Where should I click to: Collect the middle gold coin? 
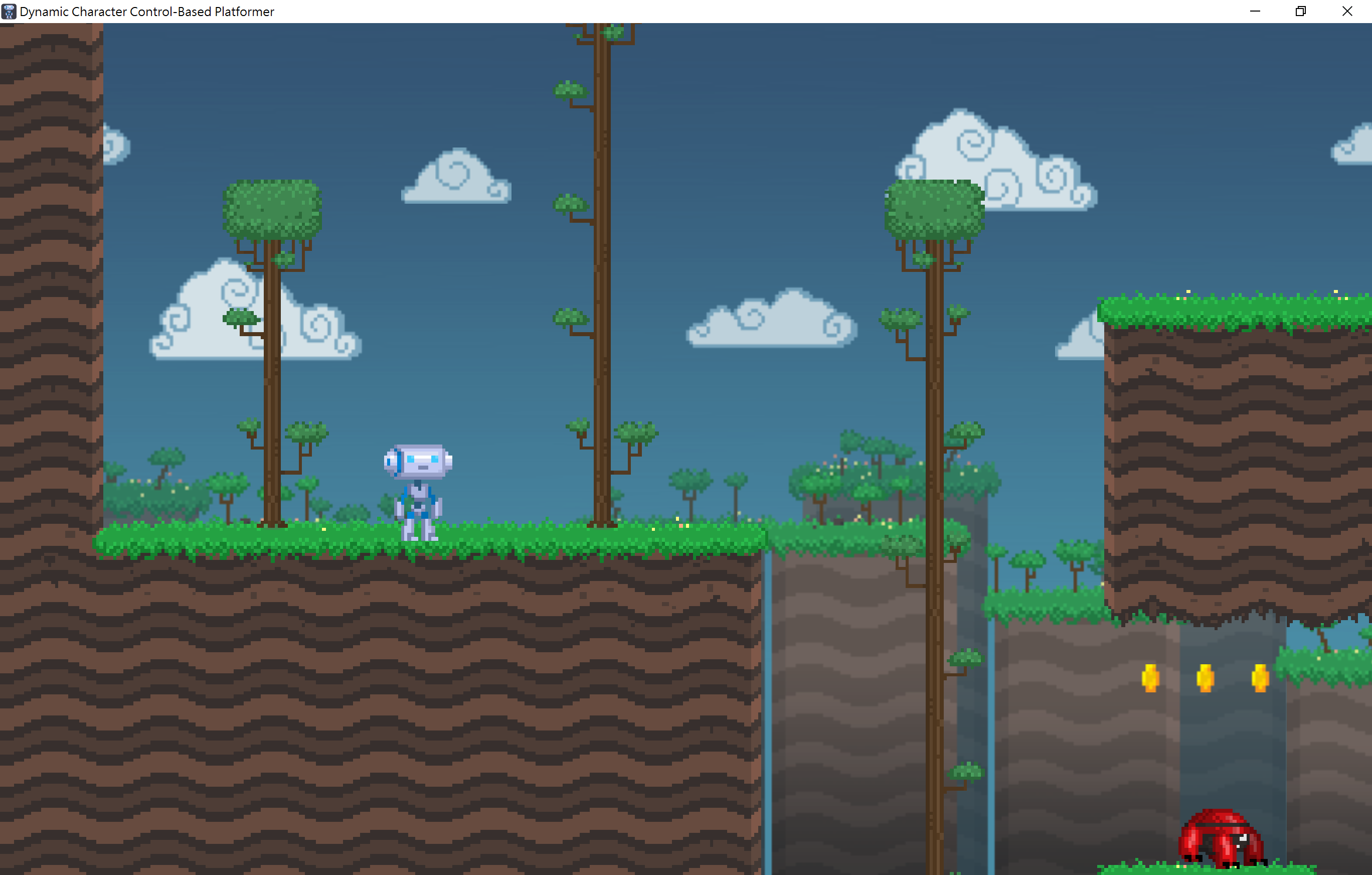tap(1206, 678)
